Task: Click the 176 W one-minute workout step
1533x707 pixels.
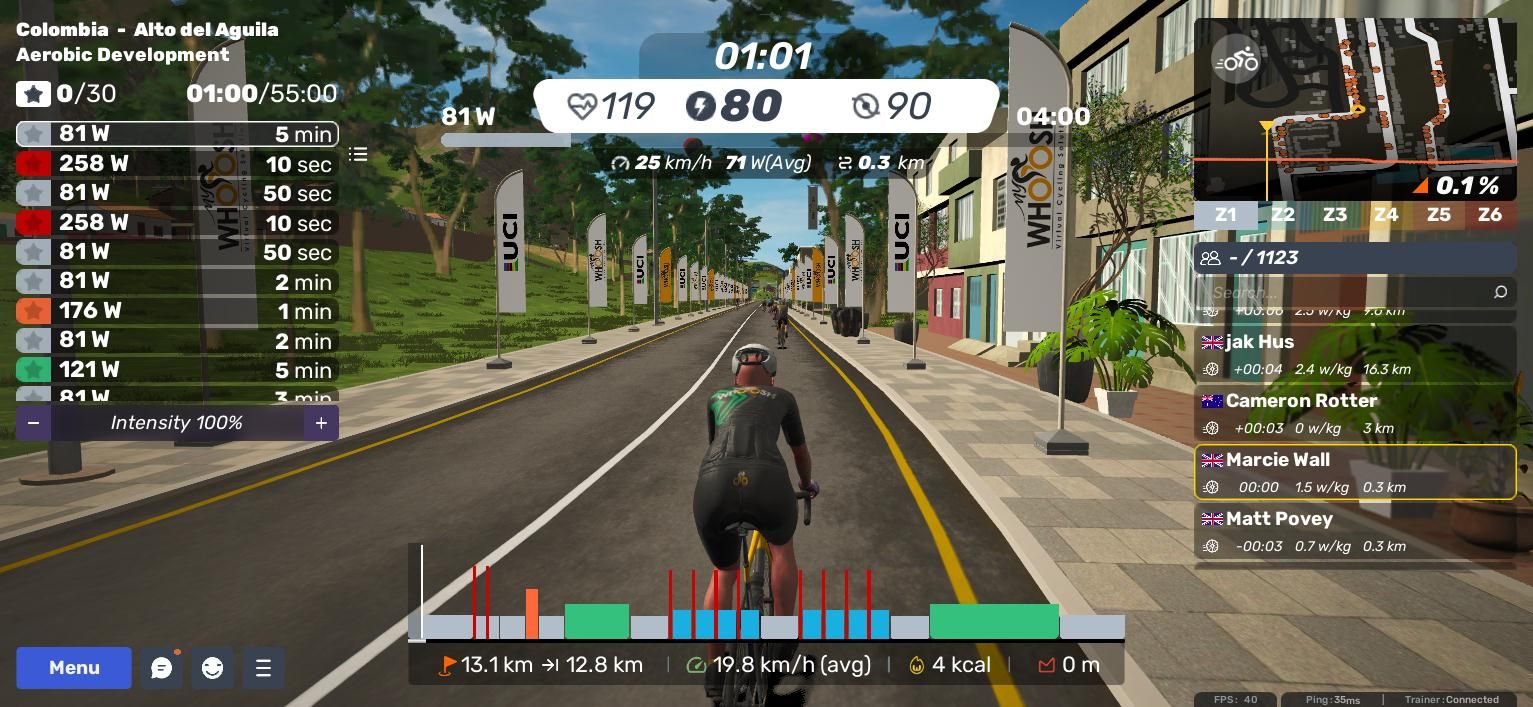Action: click(x=177, y=311)
